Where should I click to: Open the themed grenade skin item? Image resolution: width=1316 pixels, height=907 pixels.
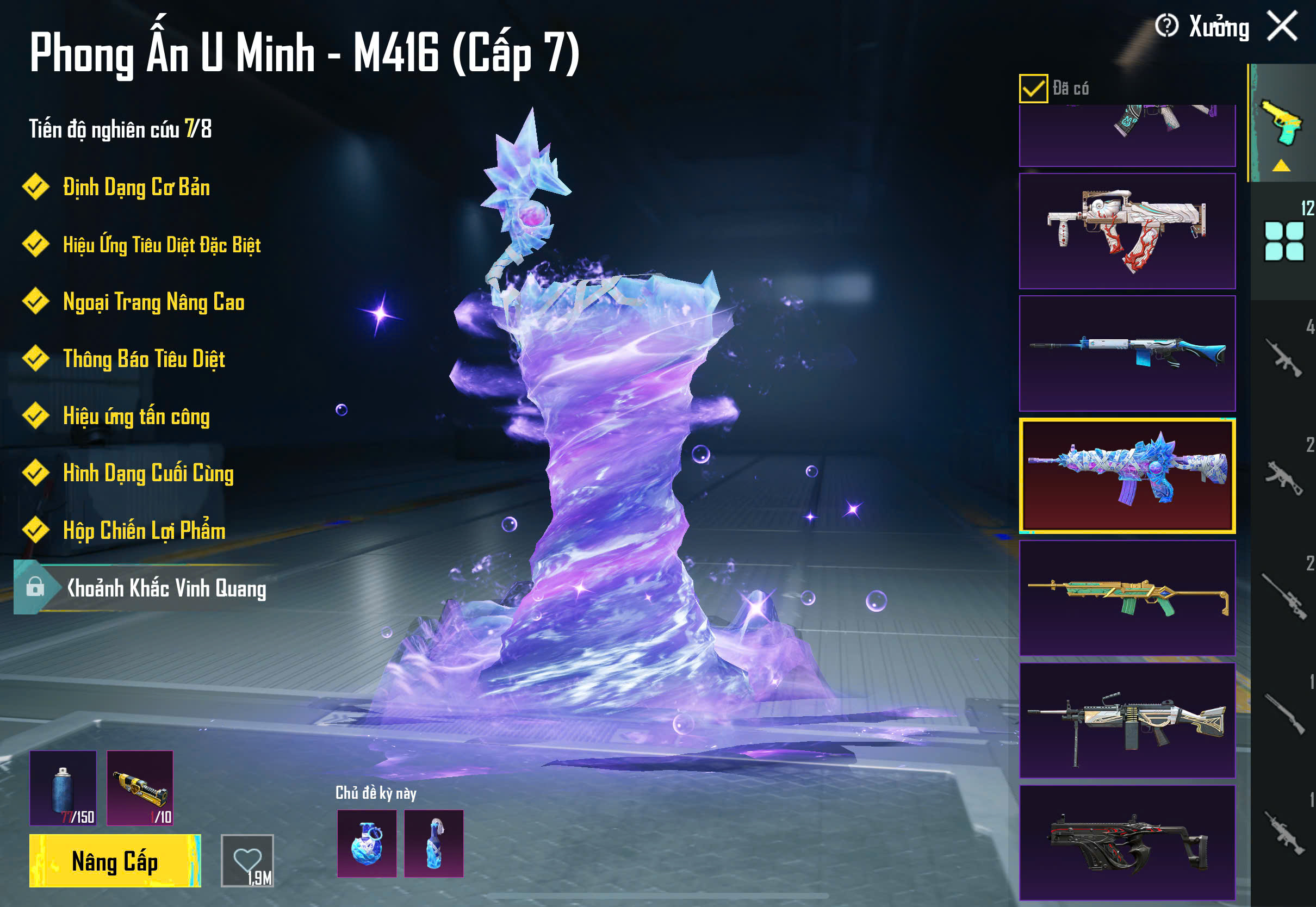367,843
